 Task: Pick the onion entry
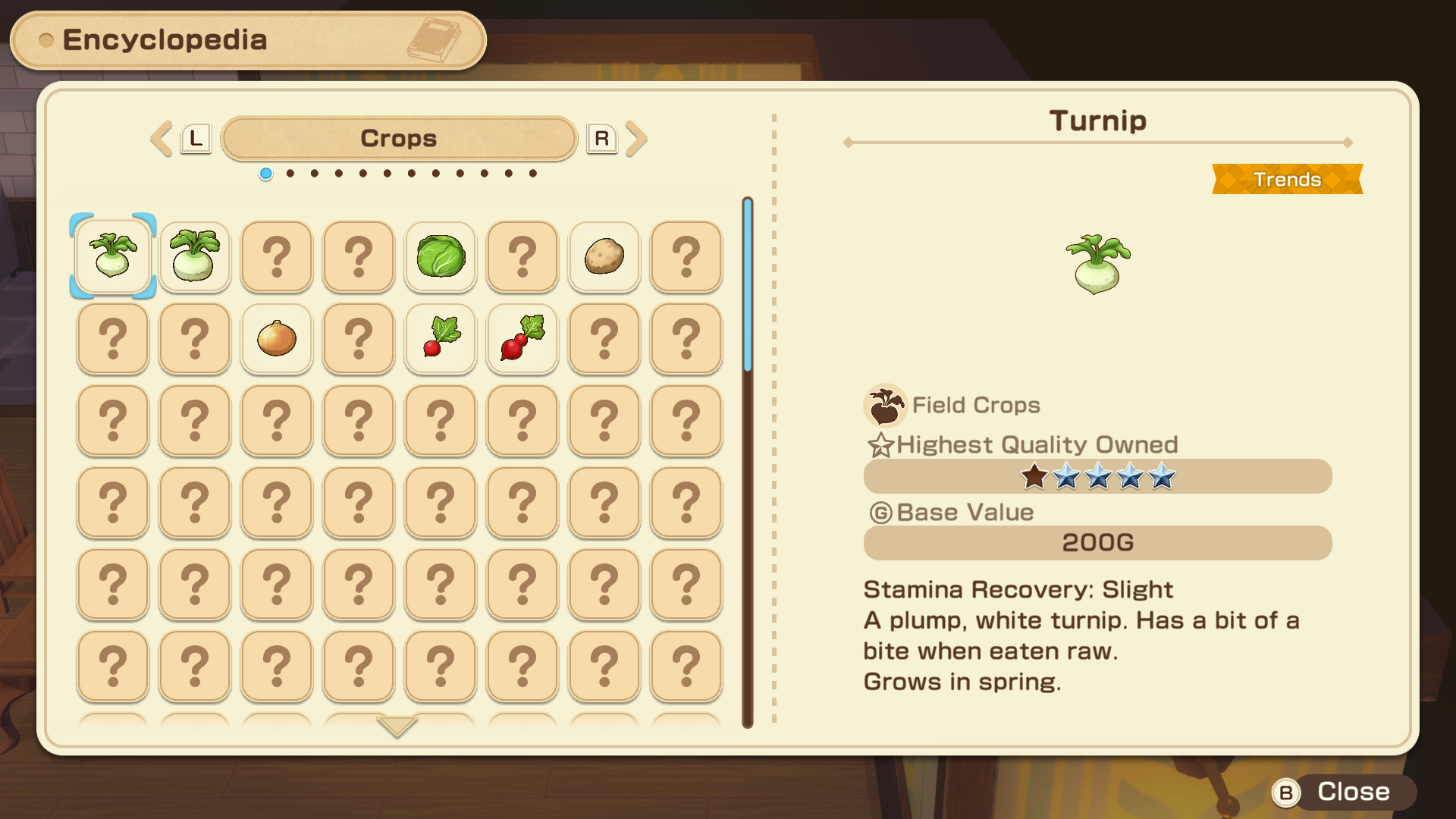click(277, 338)
